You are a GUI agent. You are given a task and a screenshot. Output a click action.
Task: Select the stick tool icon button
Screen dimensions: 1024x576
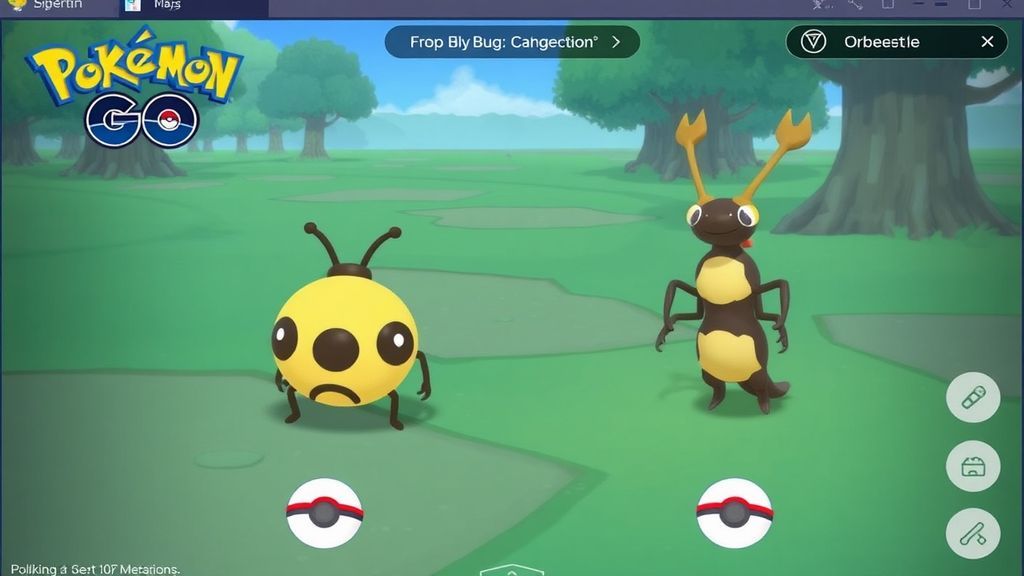point(973,533)
